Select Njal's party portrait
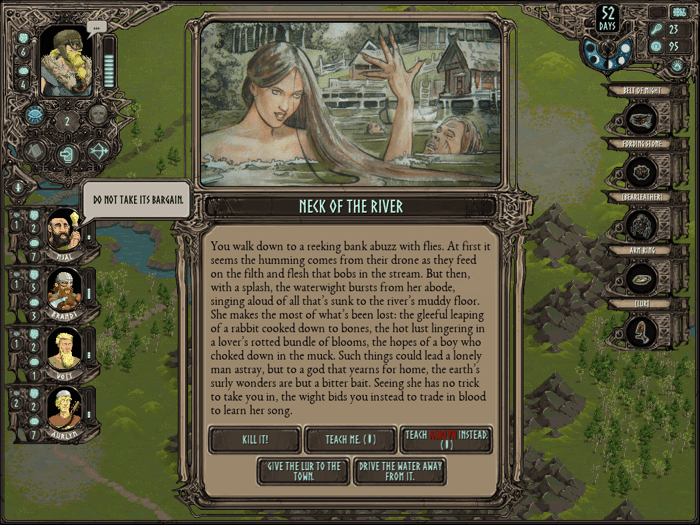 point(63,233)
